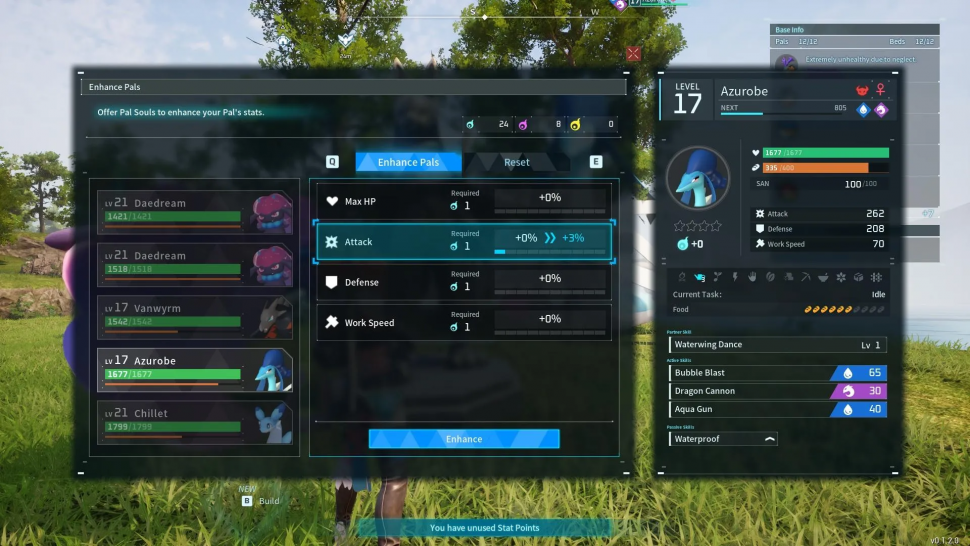Close the Enhance Pals window
The width and height of the screenshot is (970, 546).
(x=633, y=53)
